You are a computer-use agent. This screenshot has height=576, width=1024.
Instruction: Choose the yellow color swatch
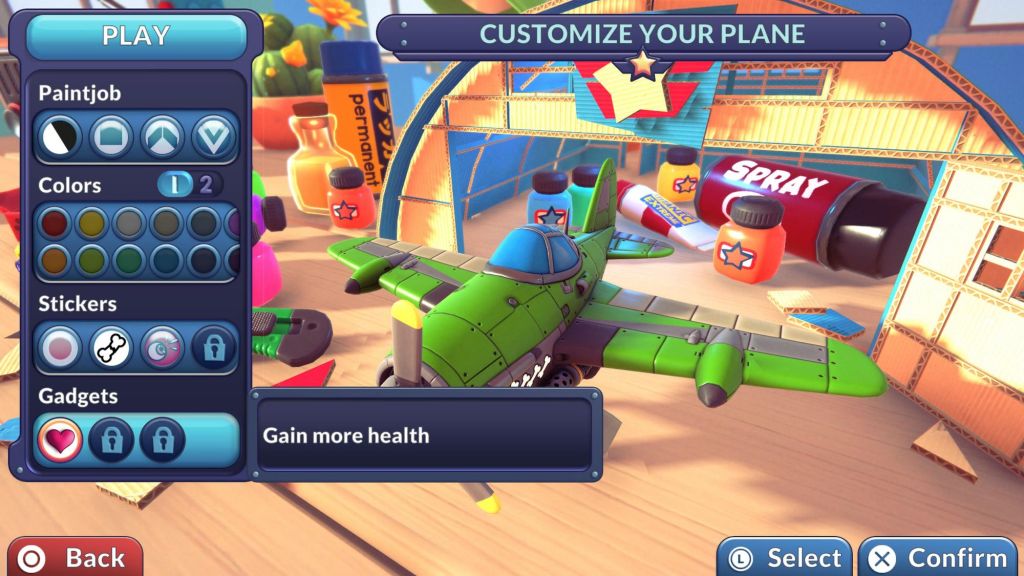click(92, 222)
